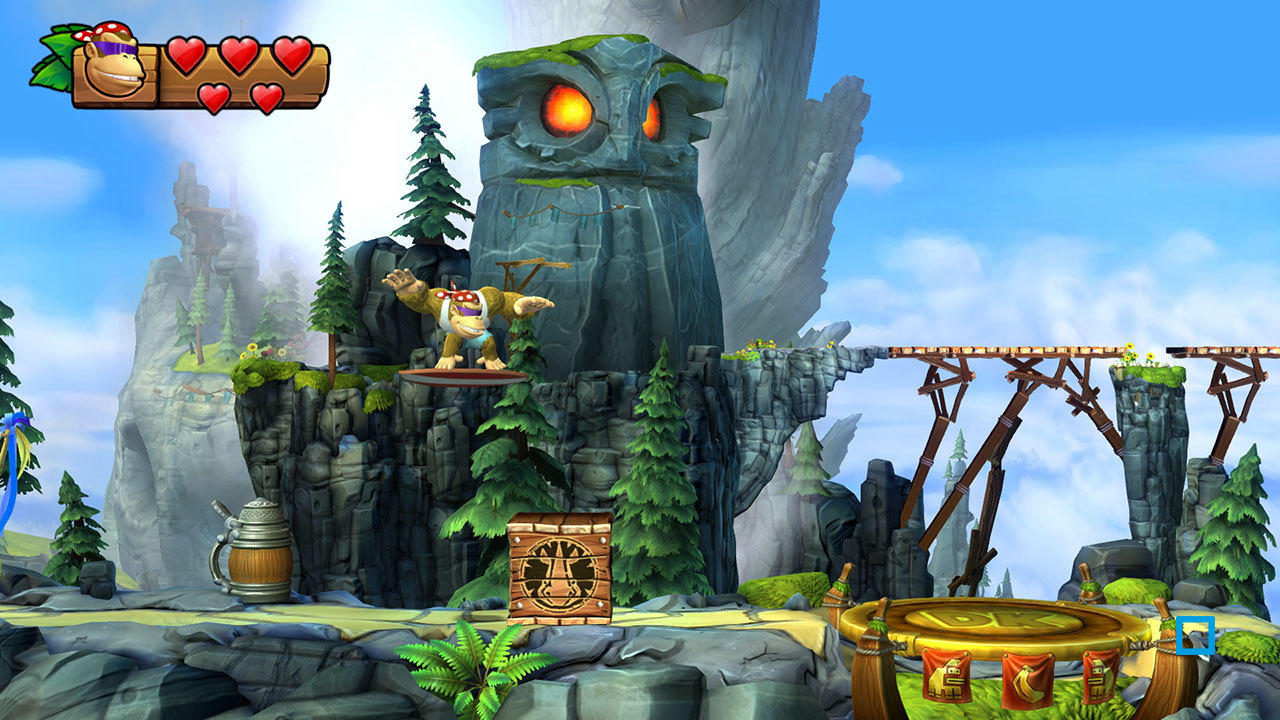This screenshot has height=720, width=1280.
Task: Click a bottom-row heart on the health bar
Action: [215, 97]
